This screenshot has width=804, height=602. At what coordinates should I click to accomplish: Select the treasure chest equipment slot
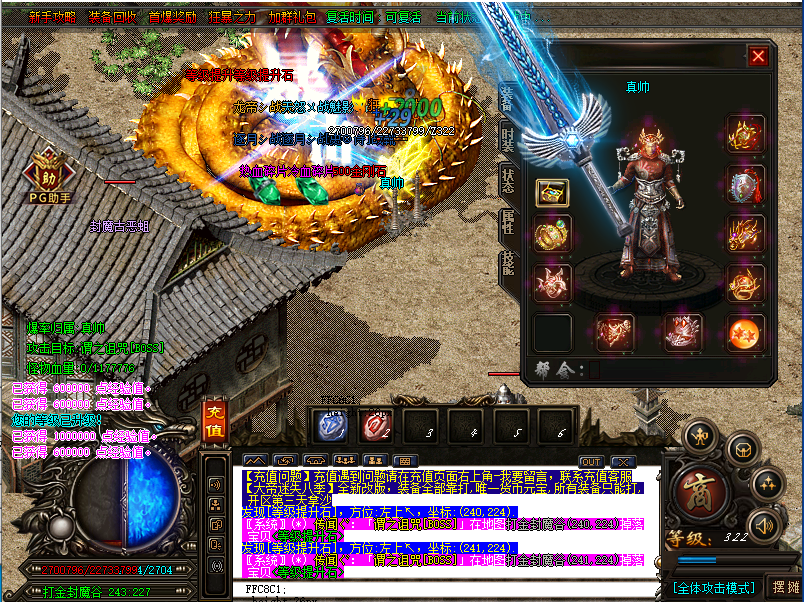click(x=553, y=193)
